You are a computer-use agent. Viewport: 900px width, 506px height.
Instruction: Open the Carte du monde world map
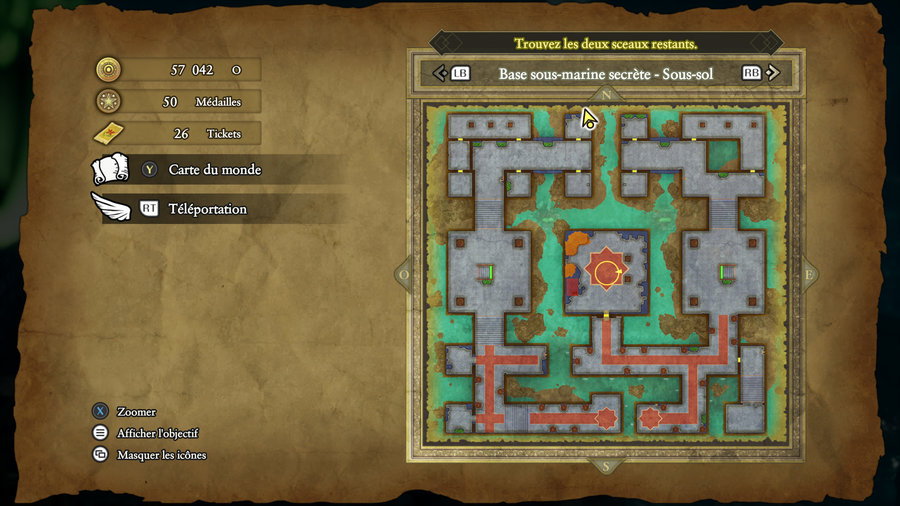click(214, 170)
